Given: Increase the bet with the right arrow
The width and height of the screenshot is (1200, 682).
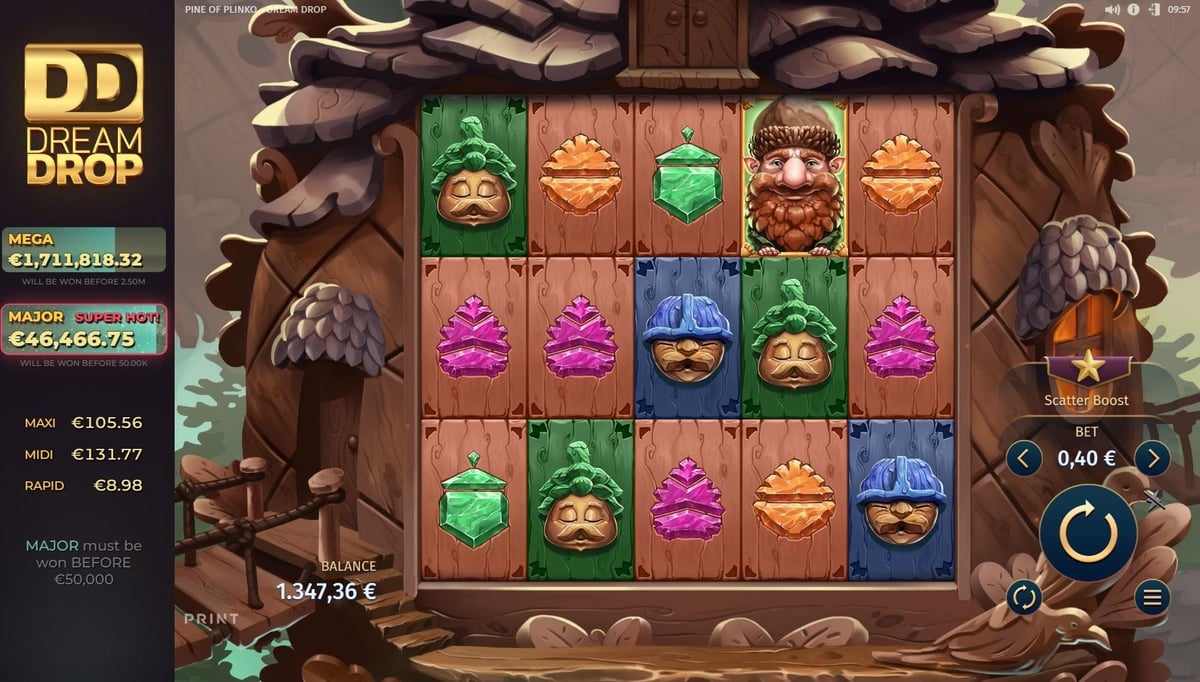Looking at the screenshot, I should coord(1152,459).
